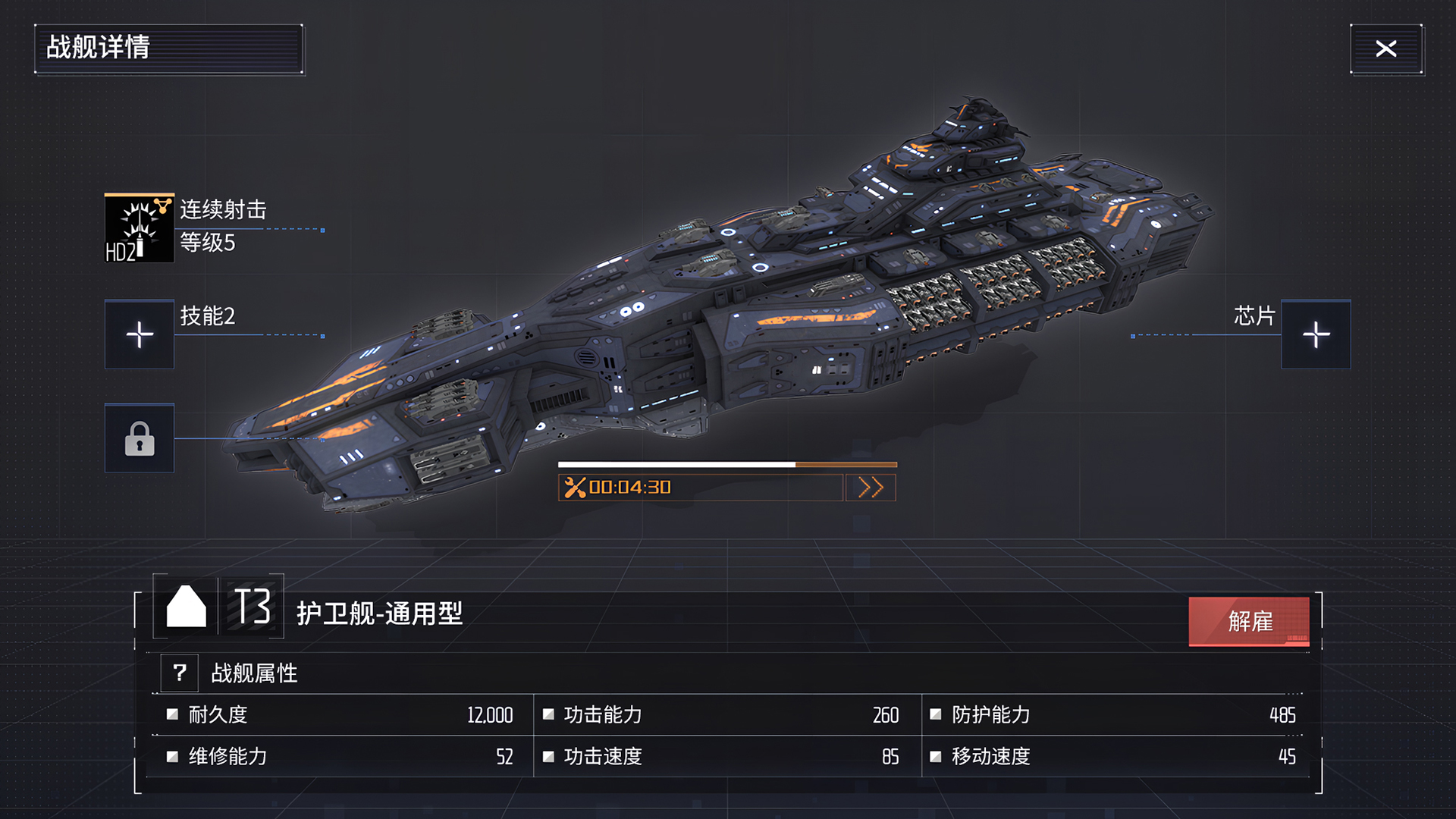1456x819 pixels.
Task: Click the repair countdown 00:04:30 timer
Action: coord(629,488)
